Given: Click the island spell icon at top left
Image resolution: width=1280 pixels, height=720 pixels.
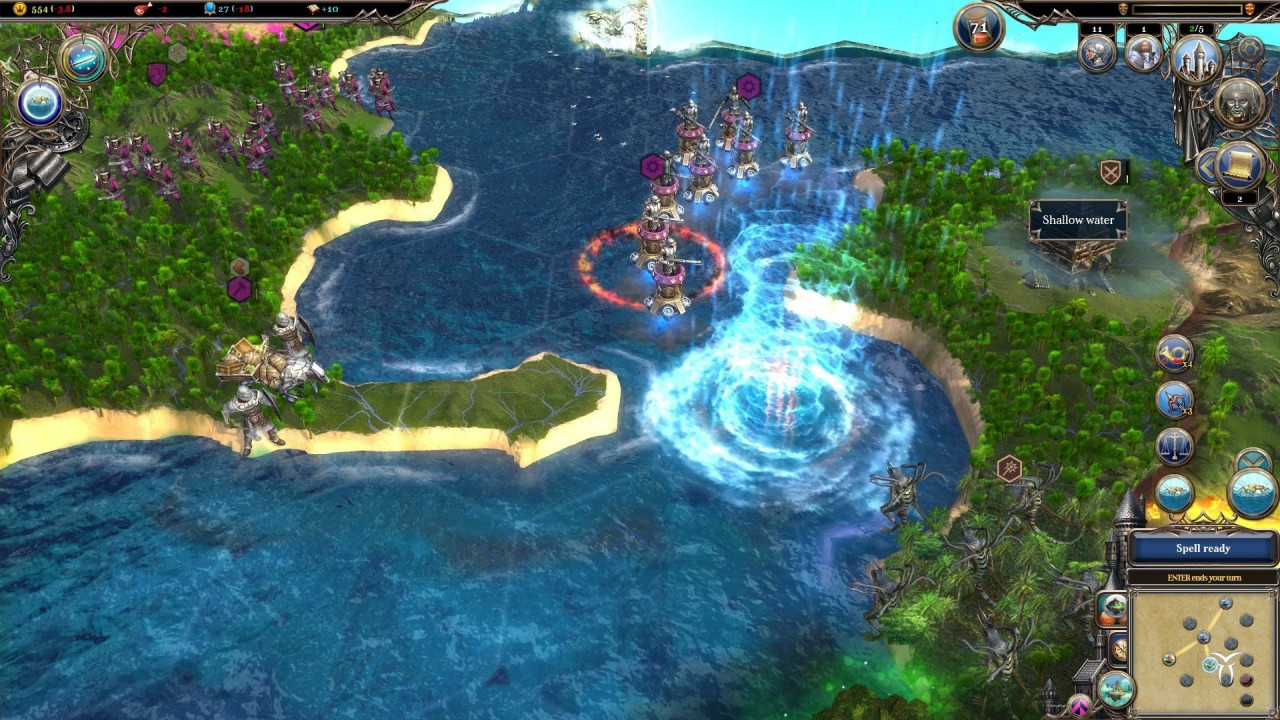Looking at the screenshot, I should (x=40, y=102).
